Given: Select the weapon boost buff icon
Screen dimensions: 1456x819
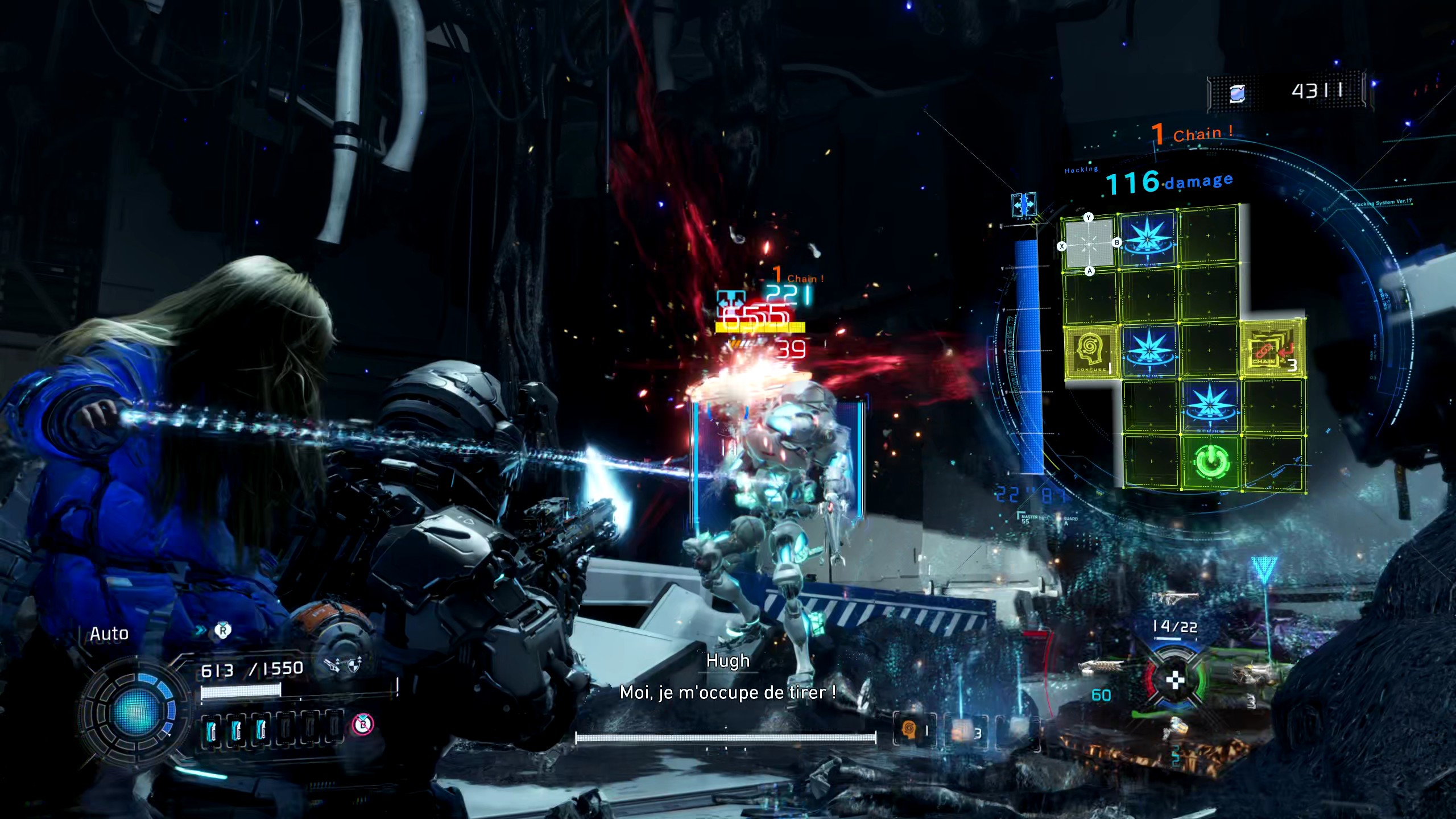Looking at the screenshot, I should (x=332, y=664).
